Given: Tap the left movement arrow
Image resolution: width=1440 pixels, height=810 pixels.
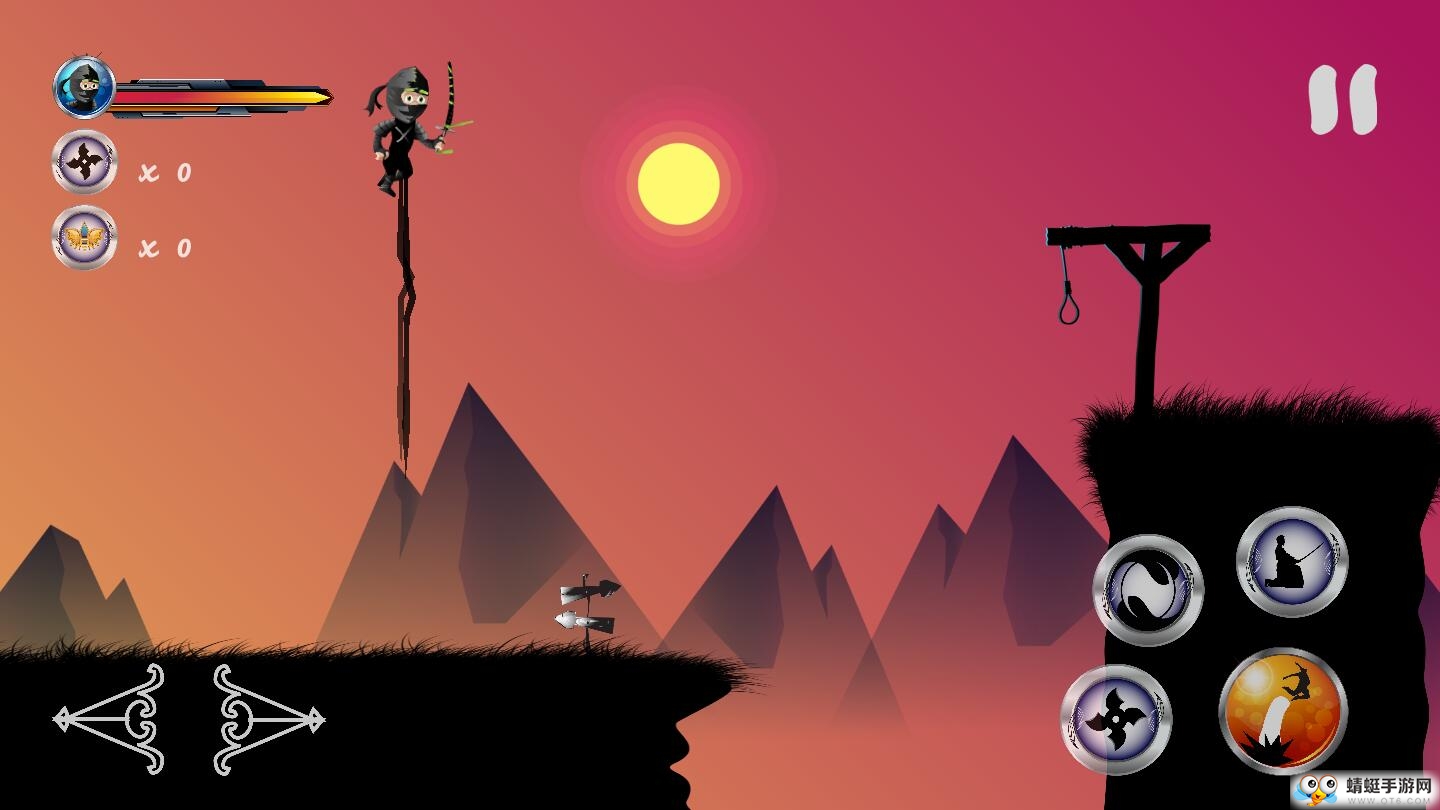Looking at the screenshot, I should [x=110, y=718].
